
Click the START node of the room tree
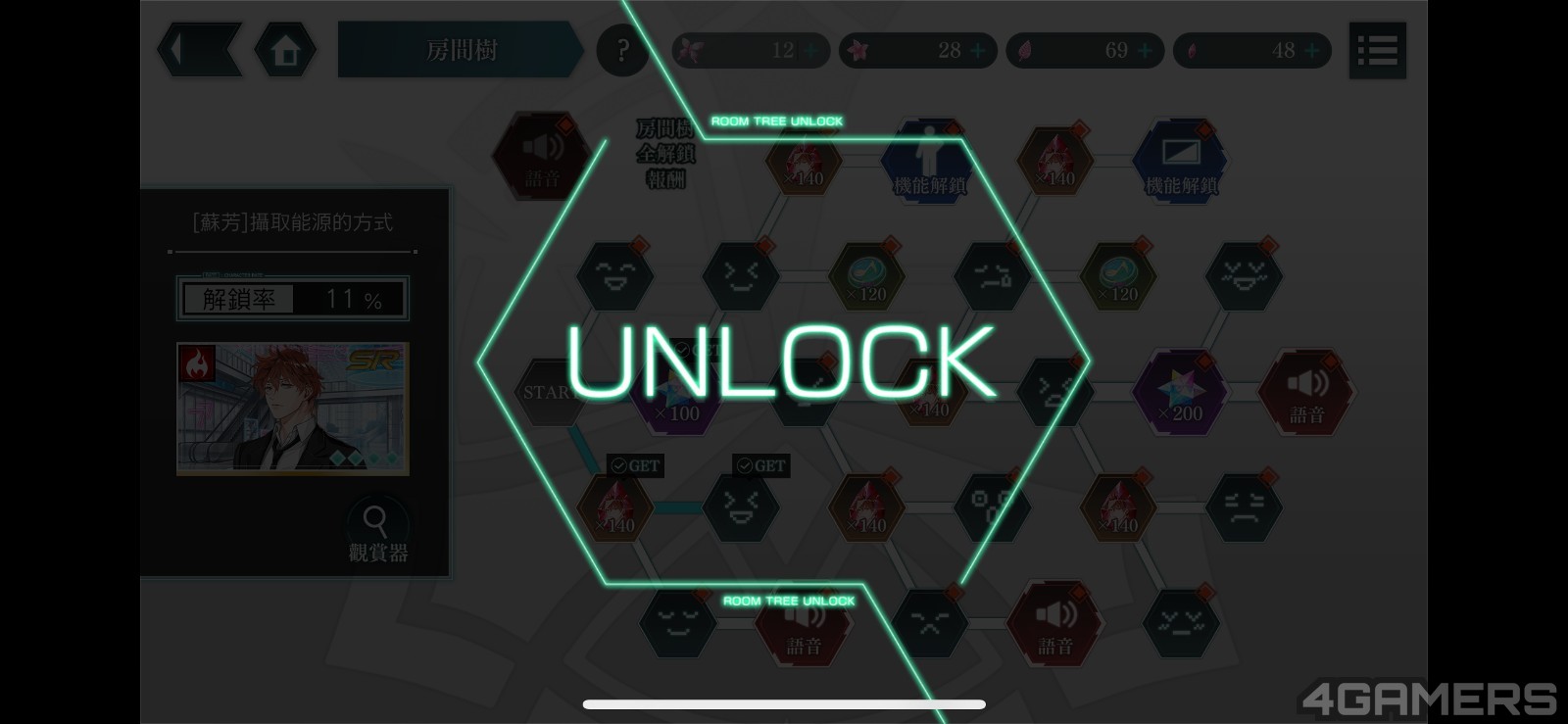[546, 392]
